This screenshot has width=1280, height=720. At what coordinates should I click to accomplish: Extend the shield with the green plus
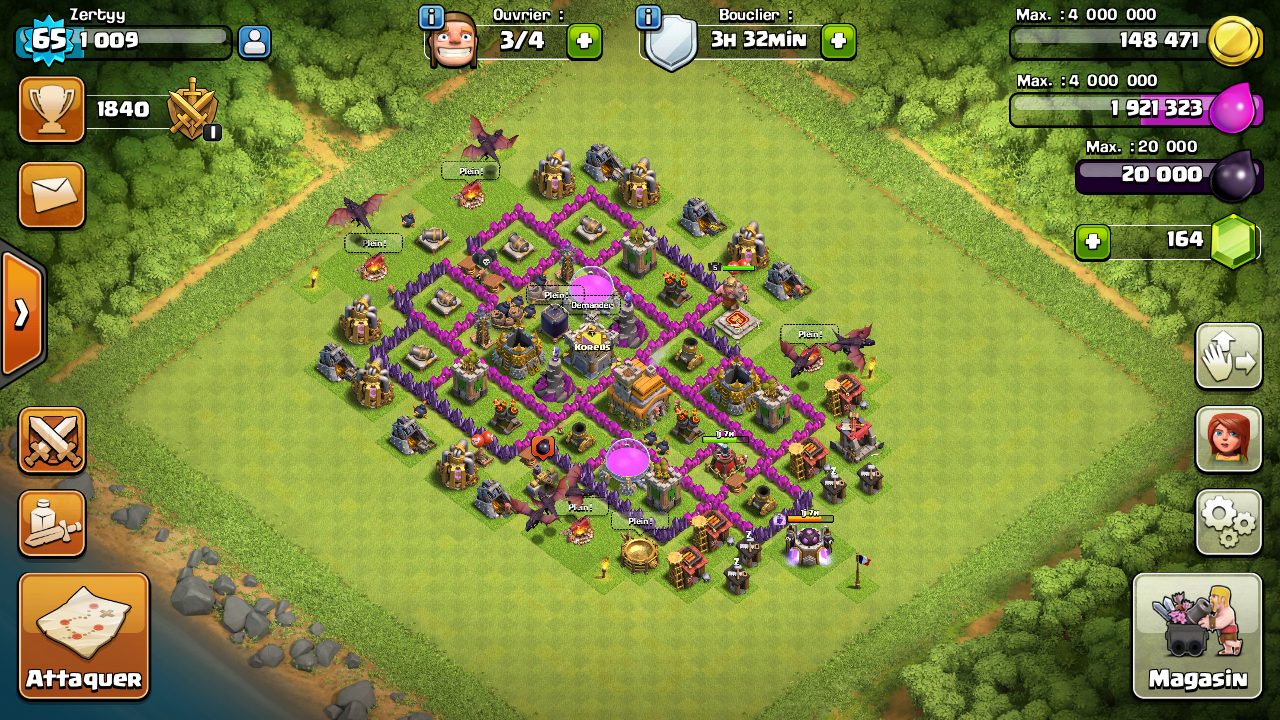click(x=838, y=41)
